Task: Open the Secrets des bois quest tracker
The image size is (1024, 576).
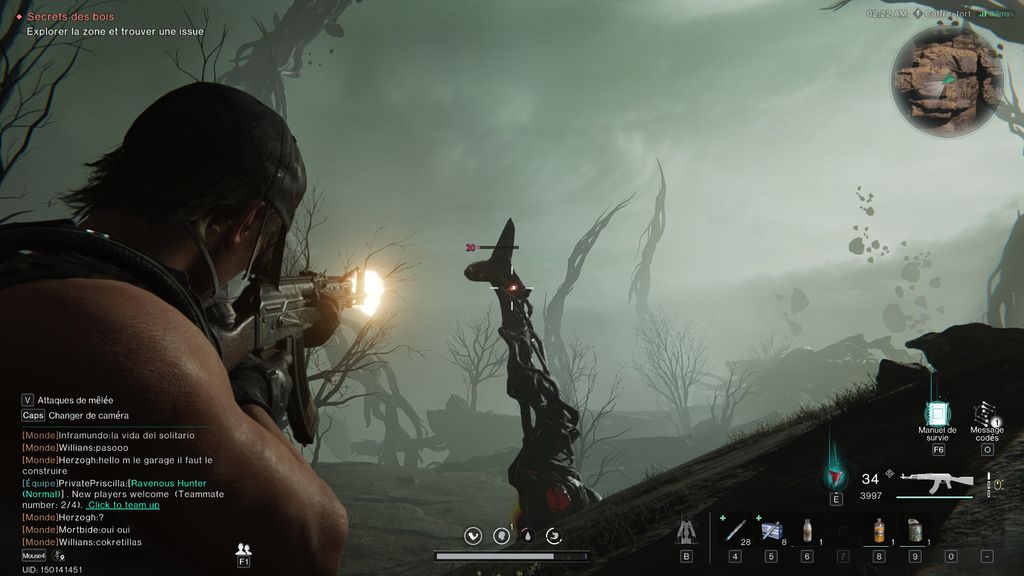Action: [x=70, y=17]
